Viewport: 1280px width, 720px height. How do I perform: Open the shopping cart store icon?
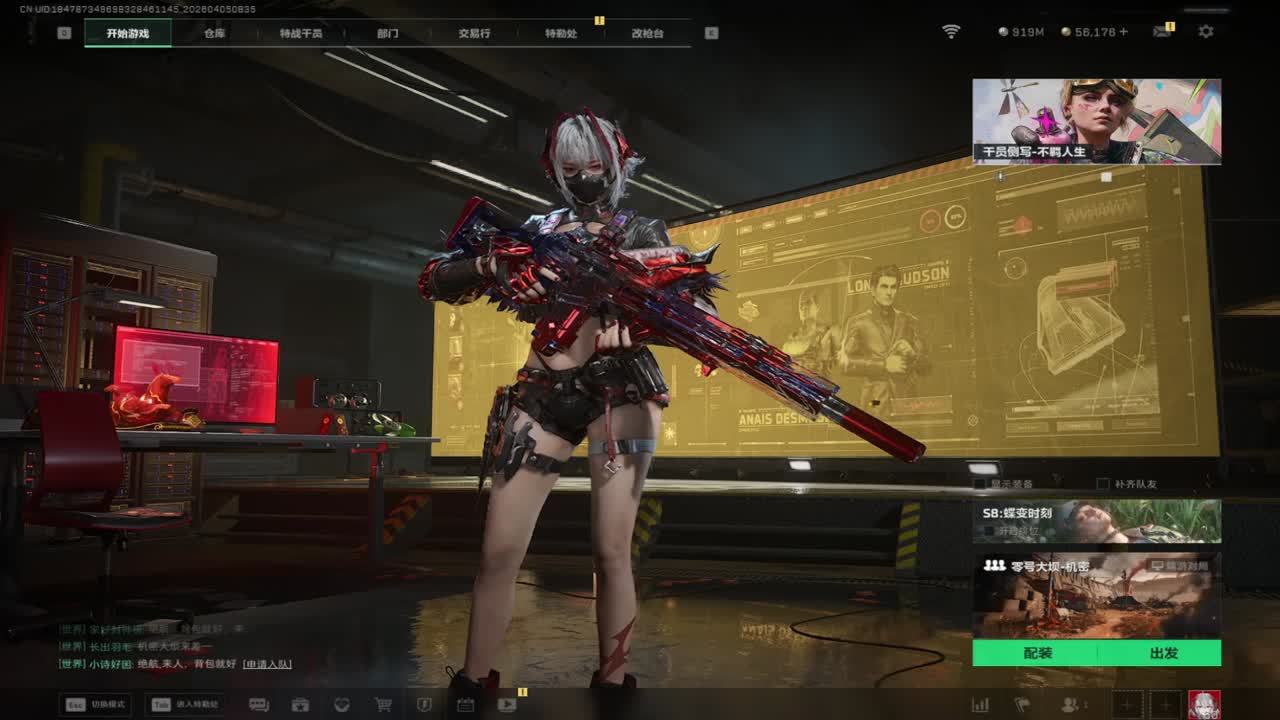[x=383, y=704]
